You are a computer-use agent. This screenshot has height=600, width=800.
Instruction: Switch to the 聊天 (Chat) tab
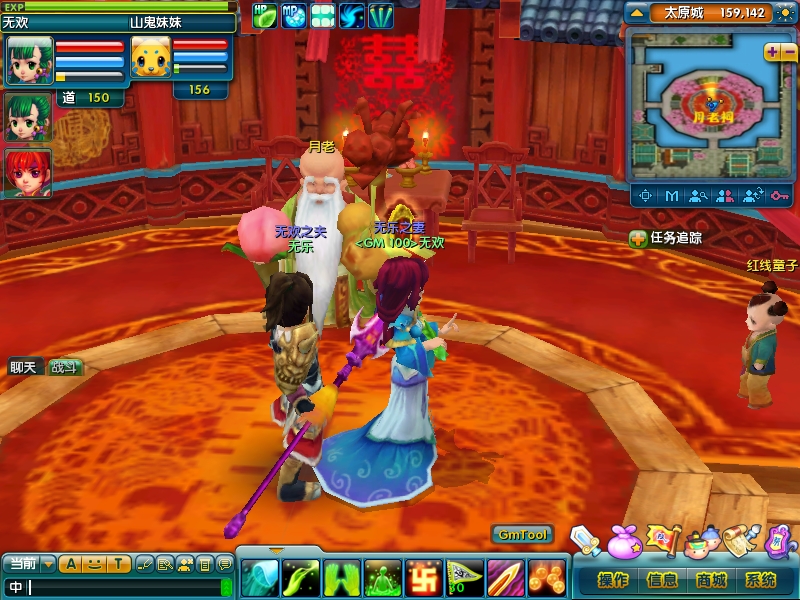tap(23, 367)
